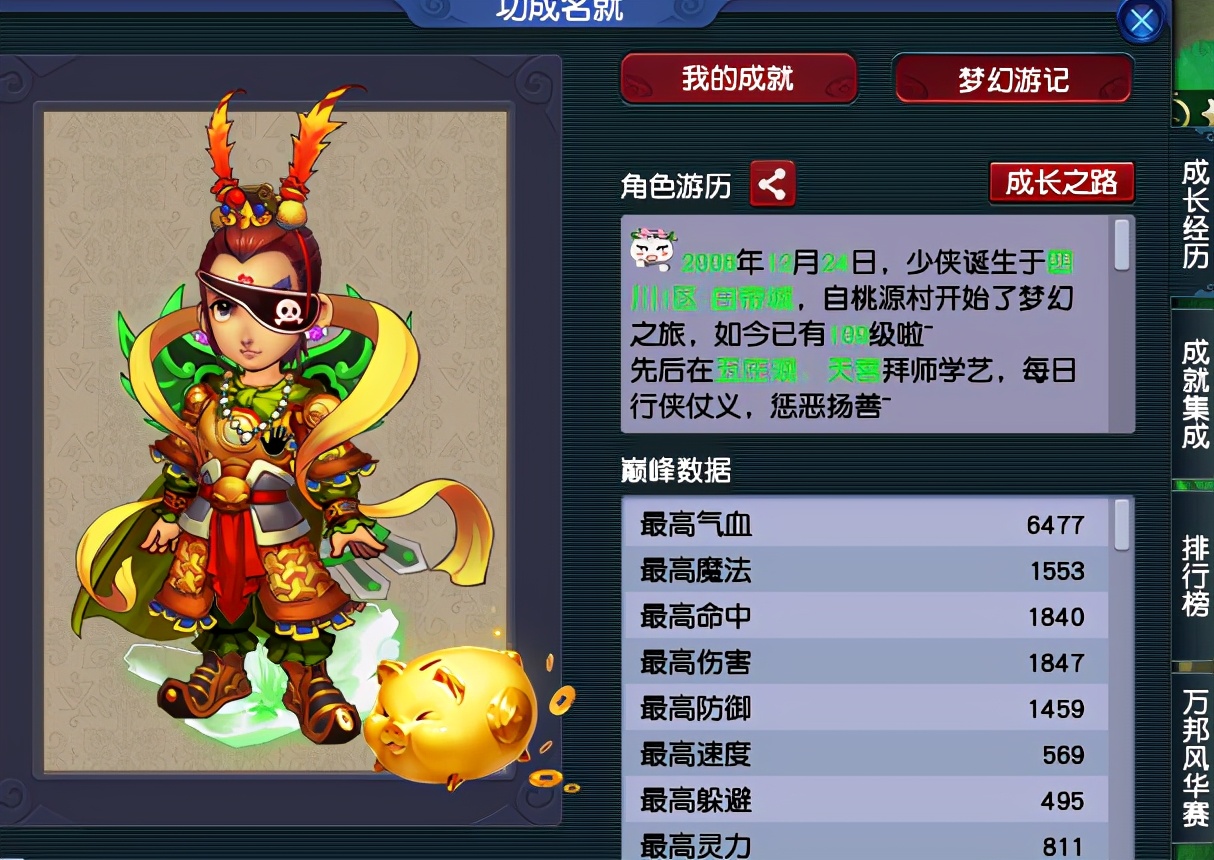Click the 巅峰数据 list scrollbar
The height and width of the screenshot is (860, 1214).
coord(1122,525)
